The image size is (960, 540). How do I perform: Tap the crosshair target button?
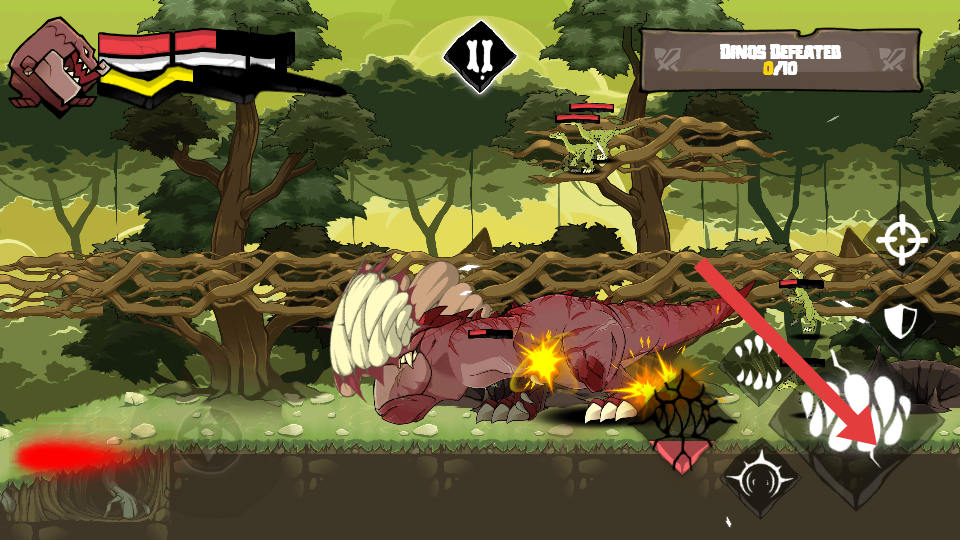pyautogui.click(x=903, y=239)
